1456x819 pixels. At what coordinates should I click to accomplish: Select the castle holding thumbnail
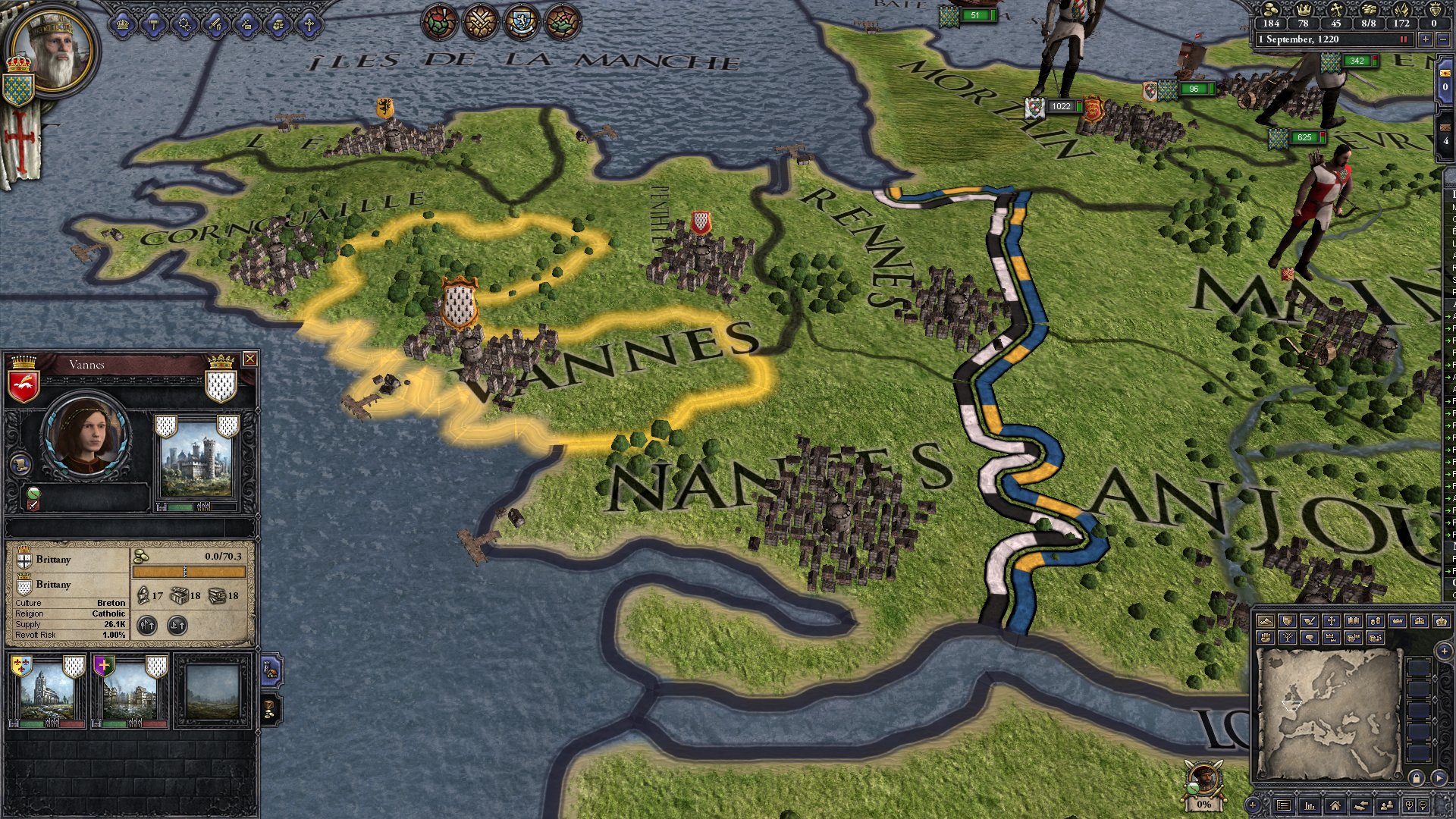(196, 460)
